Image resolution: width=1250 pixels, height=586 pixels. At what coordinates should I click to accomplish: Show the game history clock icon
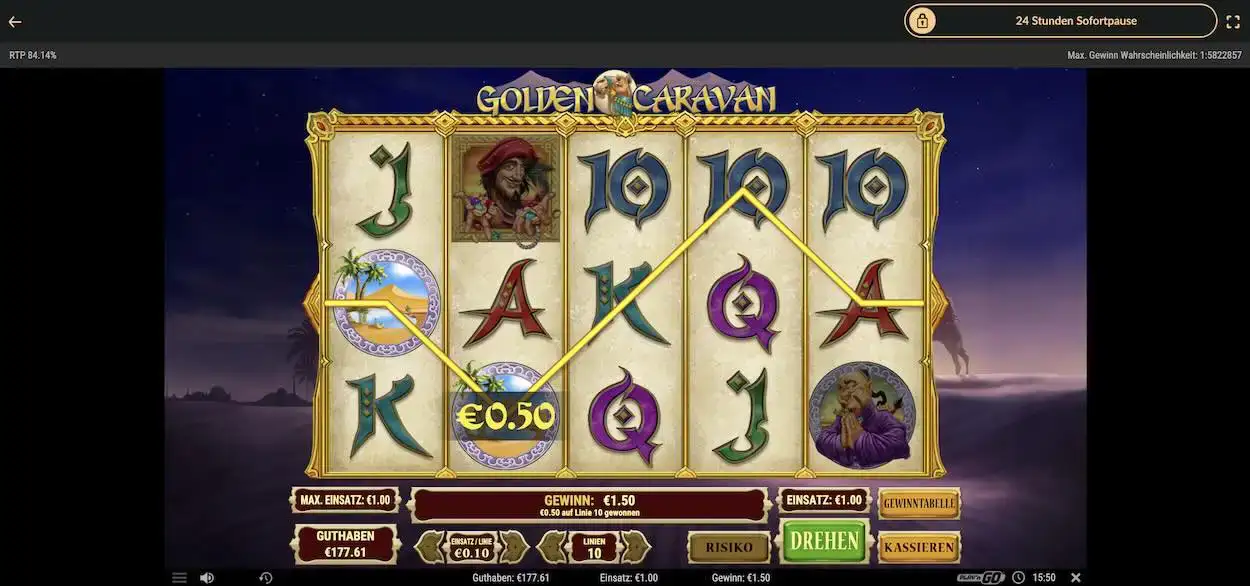click(266, 578)
